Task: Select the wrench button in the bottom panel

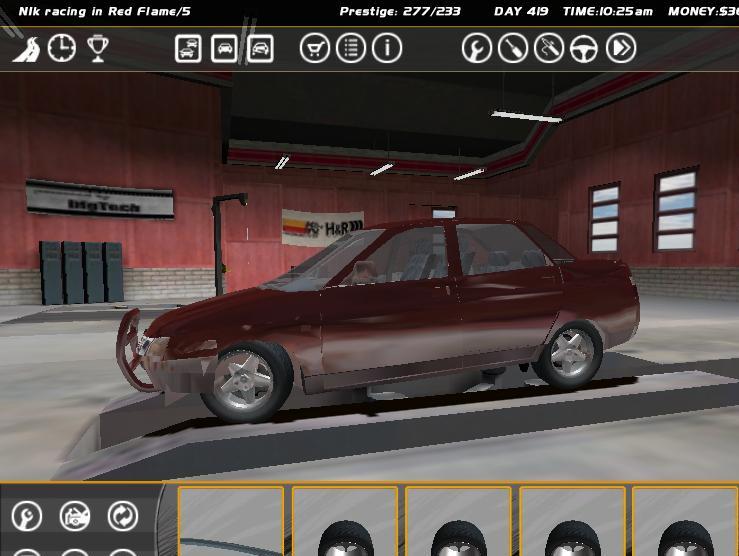Action: (x=27, y=516)
